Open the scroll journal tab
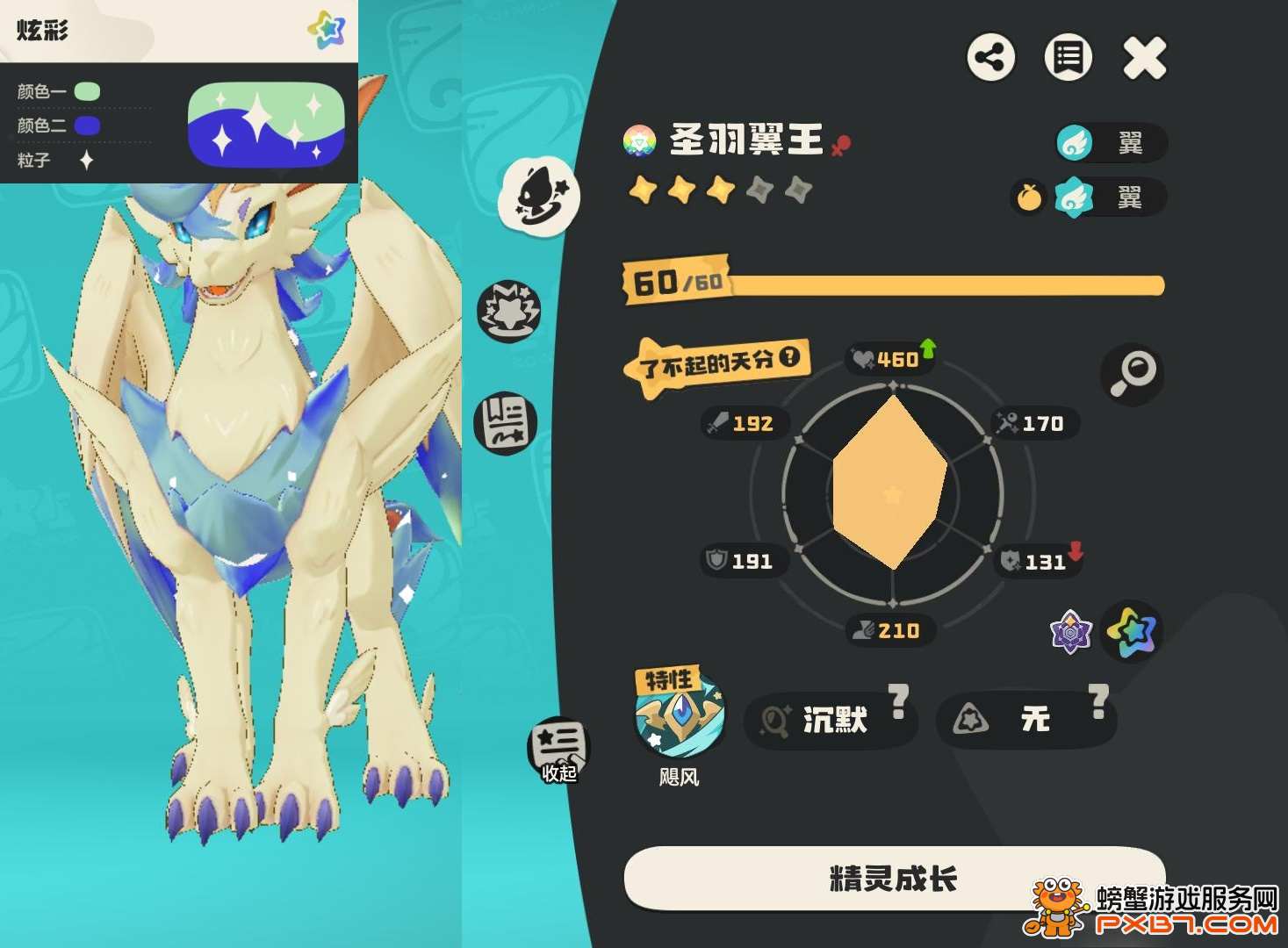 coord(505,423)
